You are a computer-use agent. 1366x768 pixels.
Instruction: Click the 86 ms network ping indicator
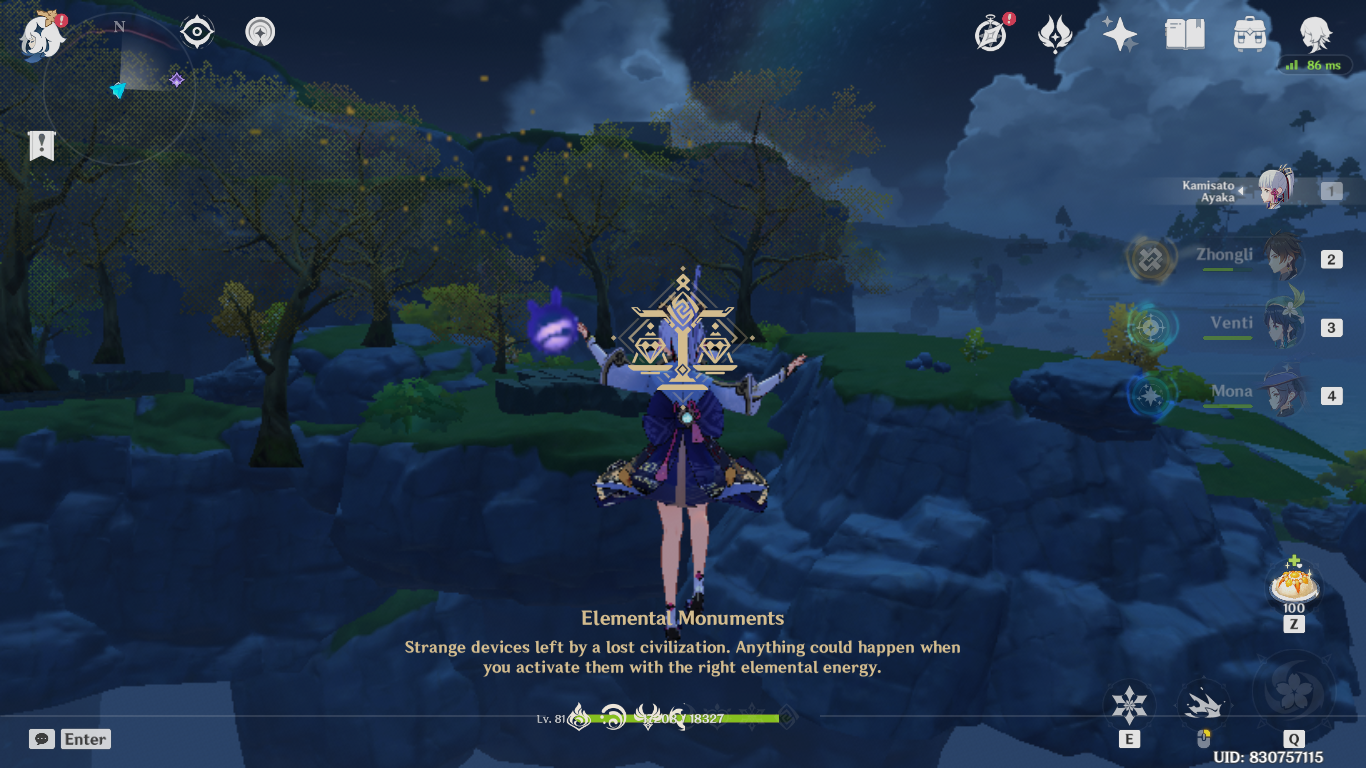(x=1316, y=65)
